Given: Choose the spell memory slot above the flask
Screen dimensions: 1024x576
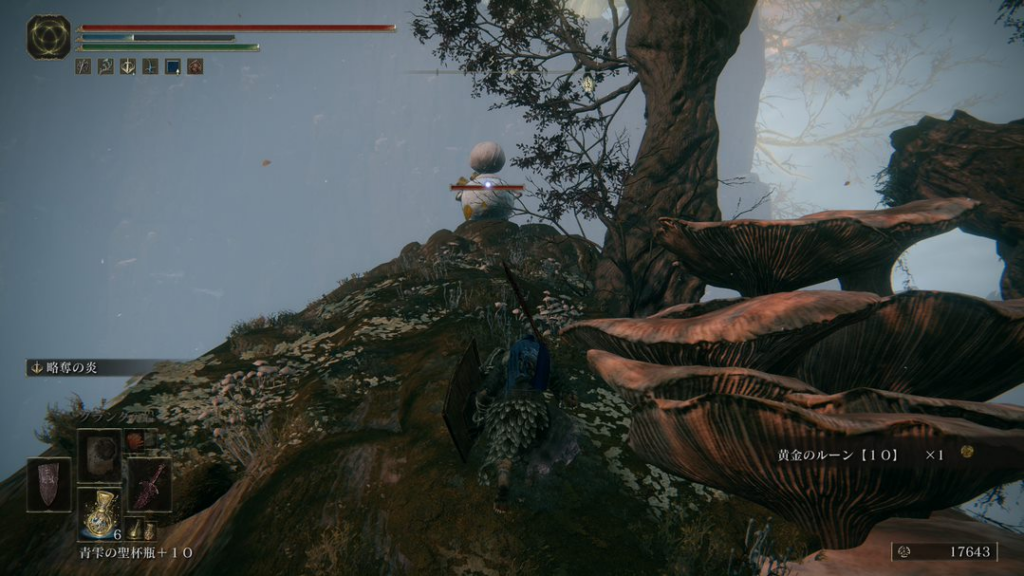Looking at the screenshot, I should 99,455.
